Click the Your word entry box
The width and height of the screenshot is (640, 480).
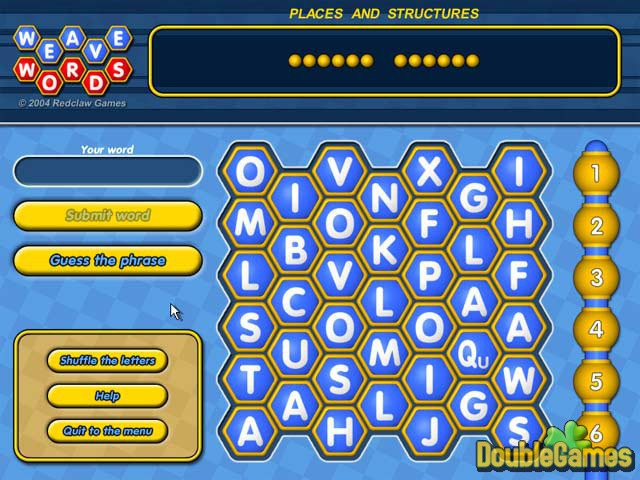108,171
